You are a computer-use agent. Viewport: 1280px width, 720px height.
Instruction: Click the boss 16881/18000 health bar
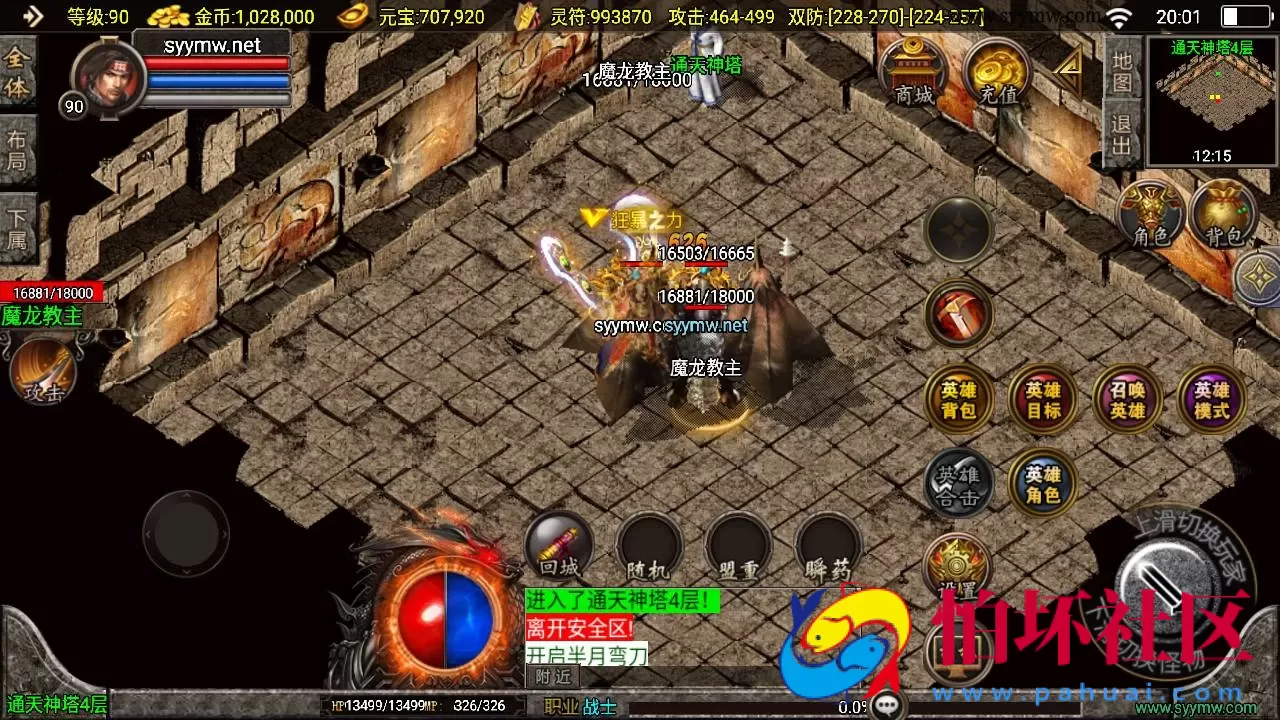52,292
